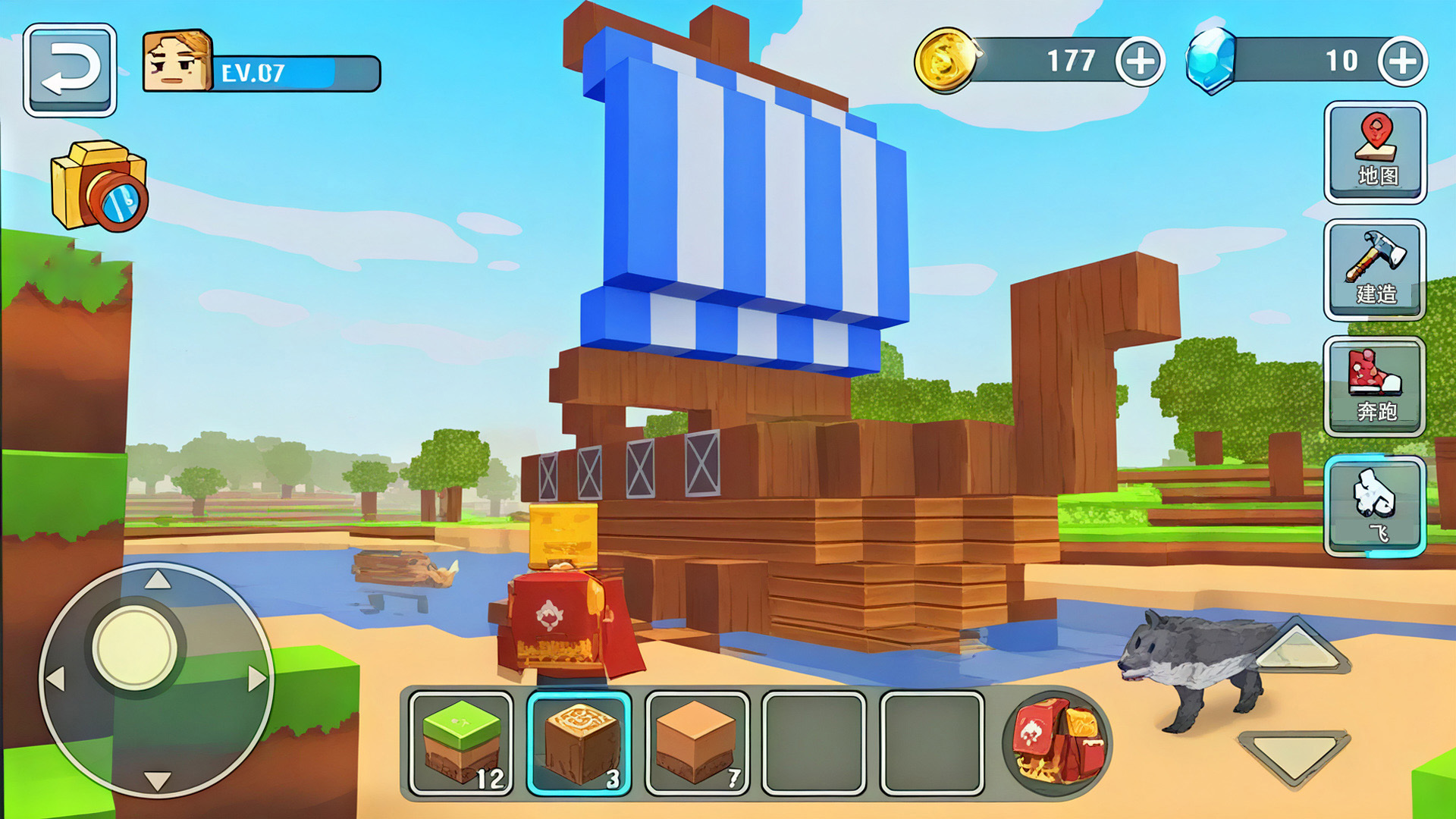
Task: Open the 地图 map button
Action: [1375, 152]
